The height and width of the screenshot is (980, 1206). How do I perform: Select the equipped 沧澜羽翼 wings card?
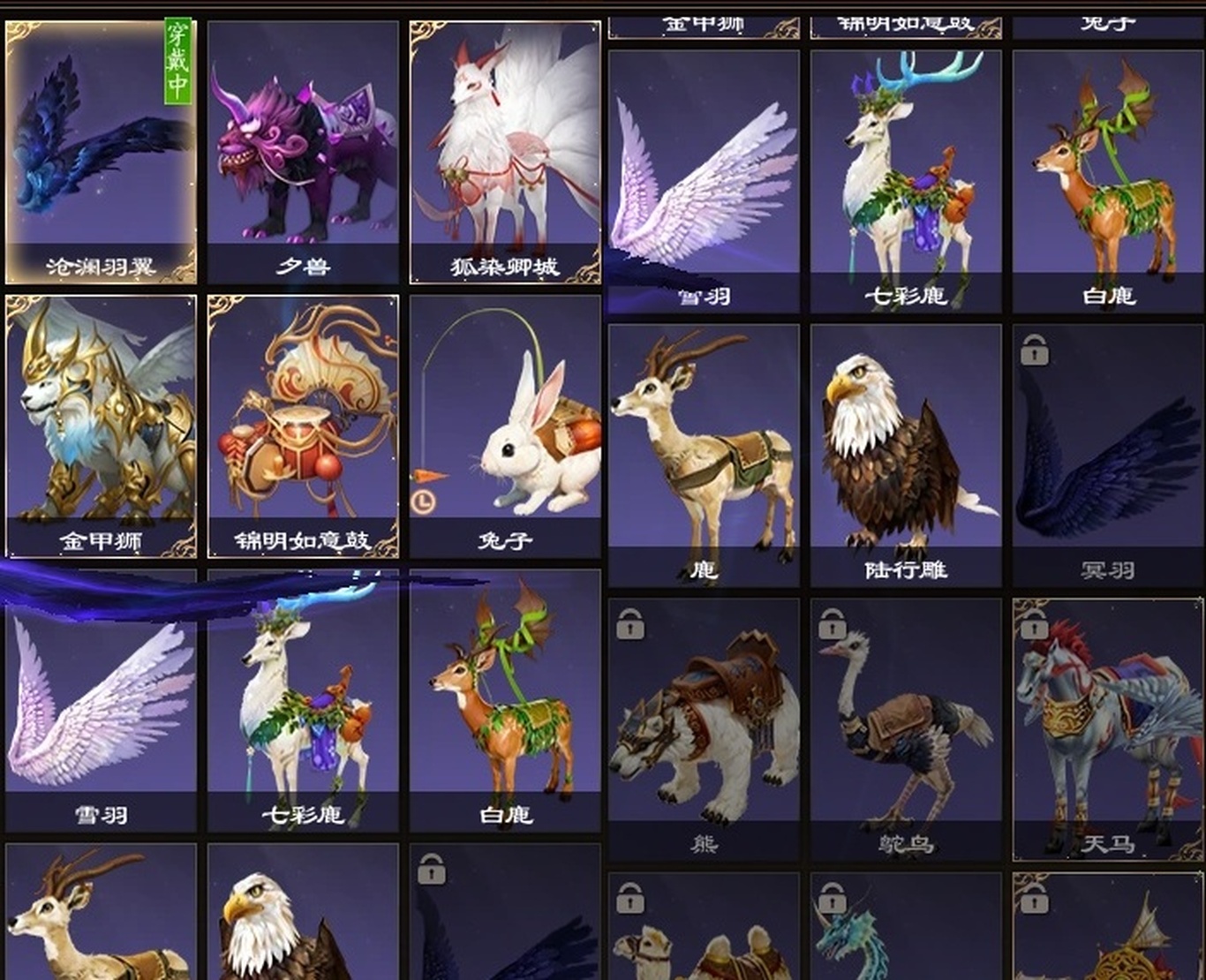101,152
